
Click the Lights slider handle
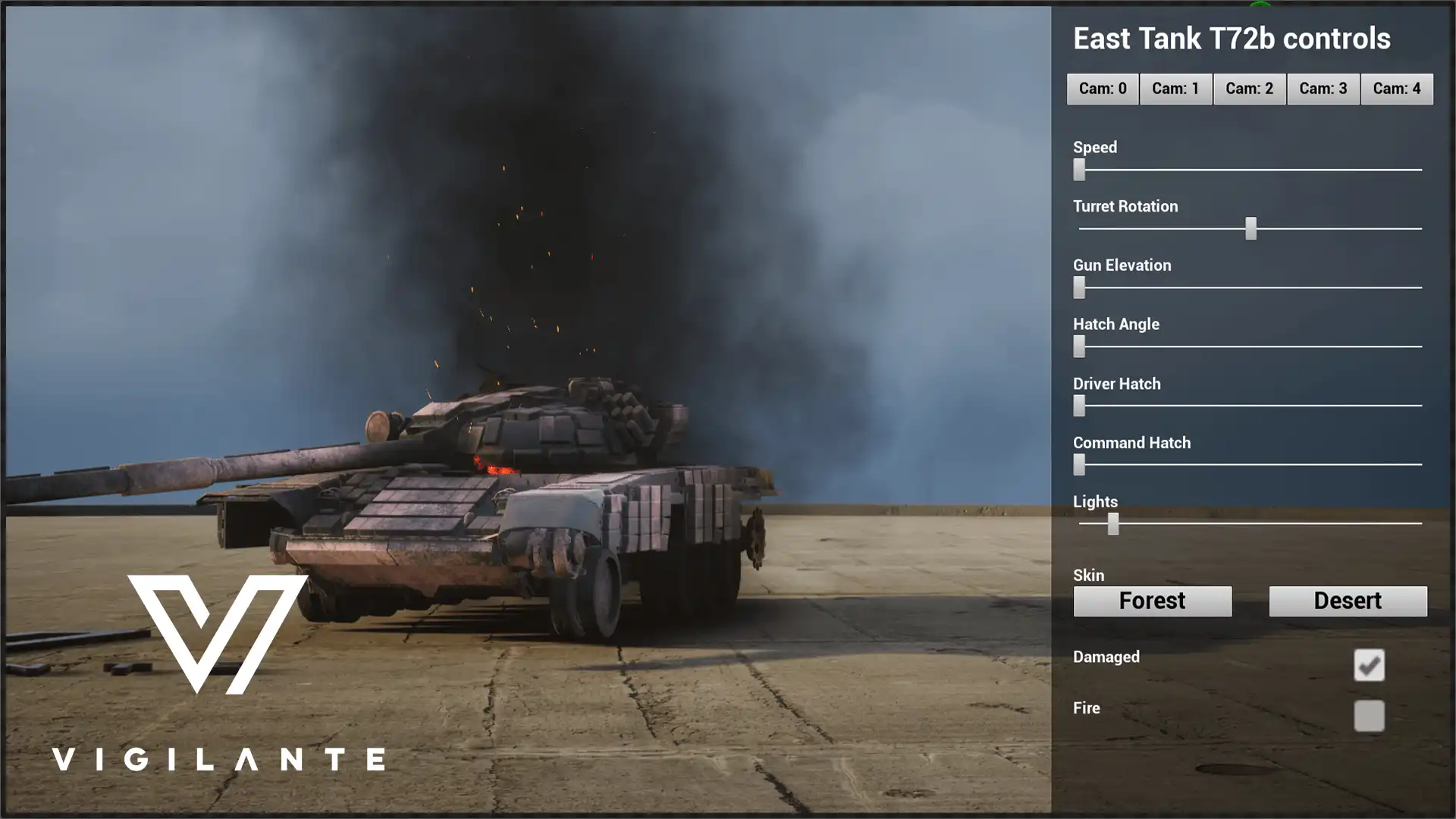coord(1112,523)
